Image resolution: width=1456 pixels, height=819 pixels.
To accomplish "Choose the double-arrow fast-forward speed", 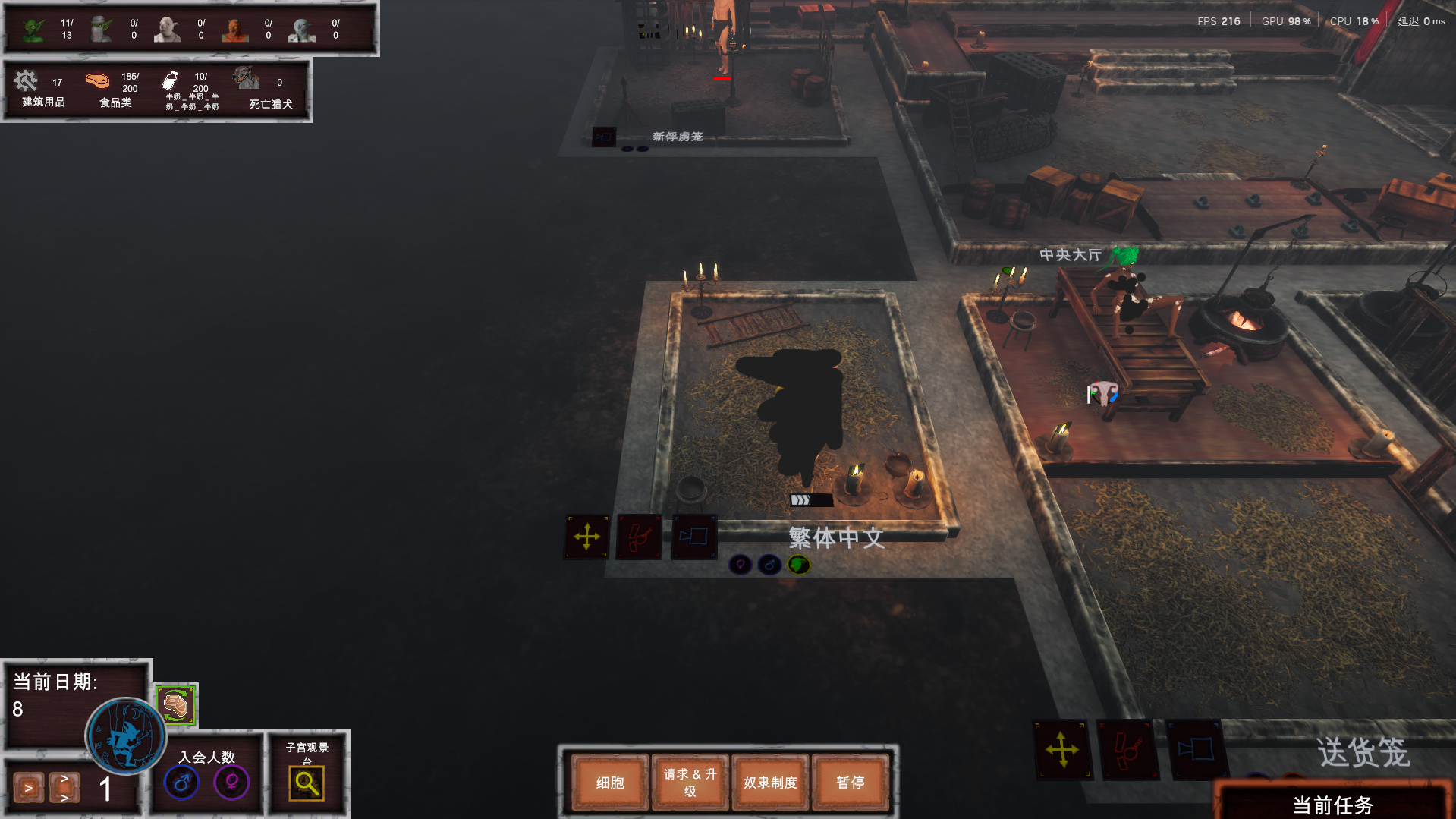I will 64,788.
